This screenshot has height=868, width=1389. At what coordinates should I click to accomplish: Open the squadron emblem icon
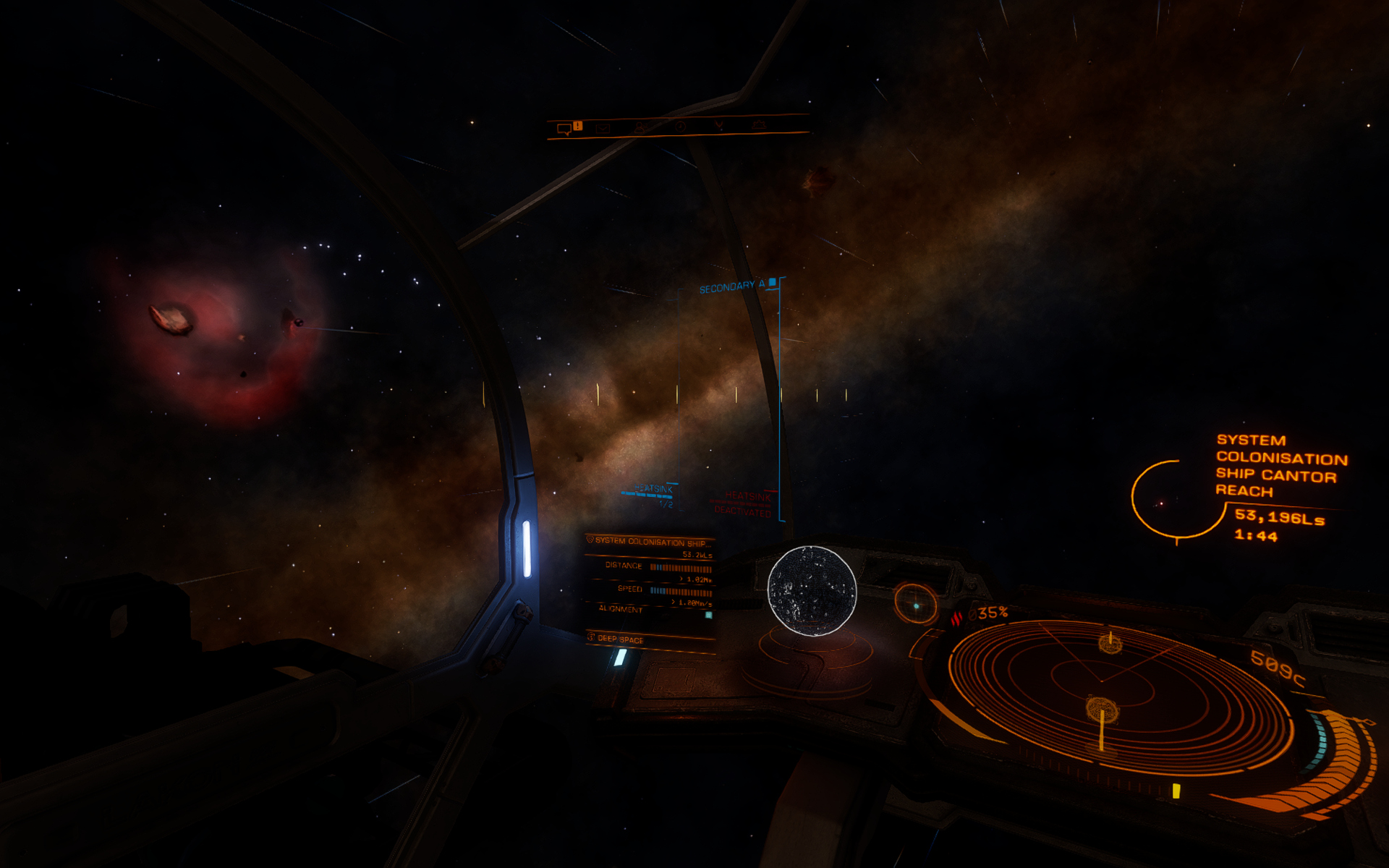(718, 126)
